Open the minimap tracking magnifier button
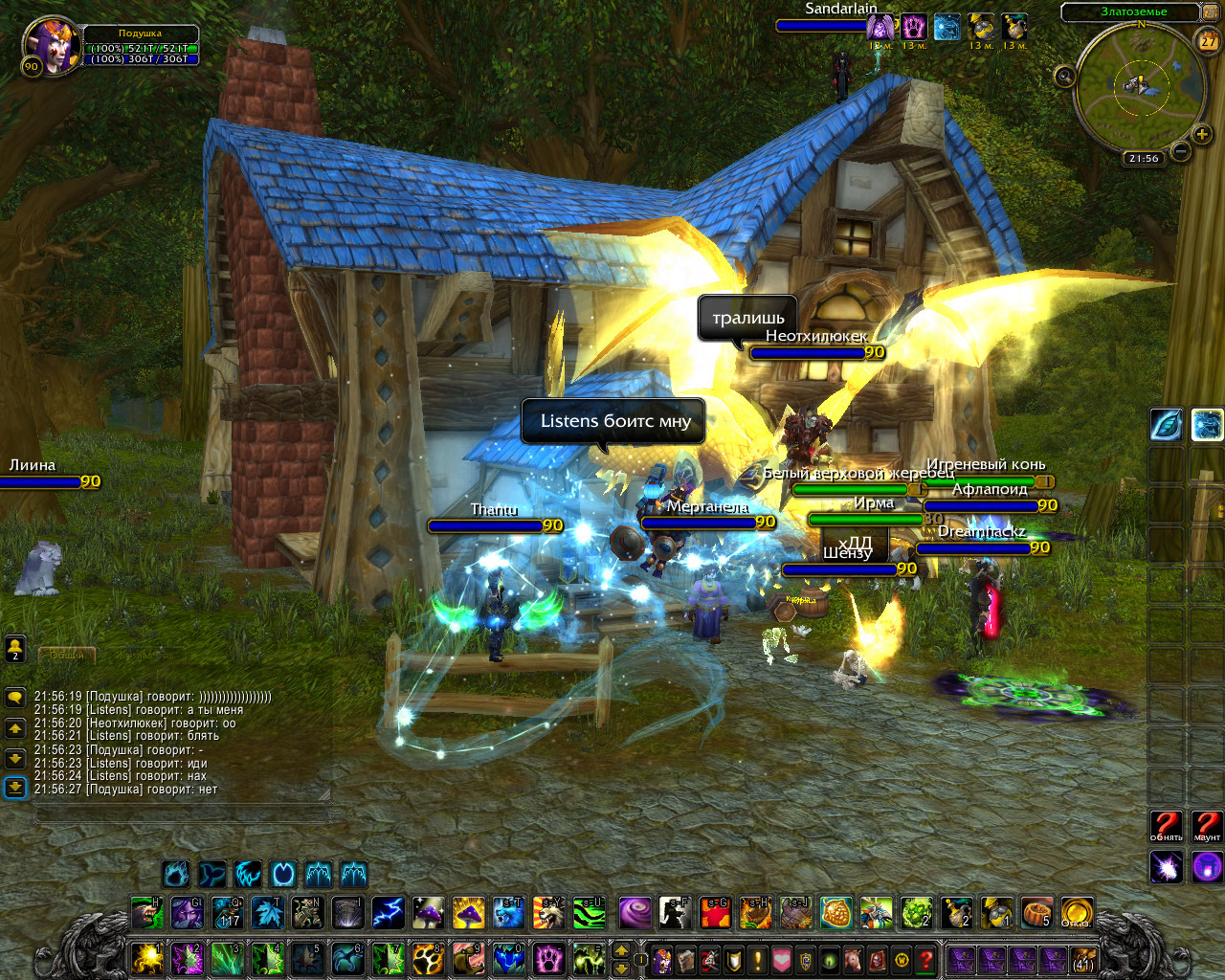The image size is (1225, 980). pyautogui.click(x=1064, y=77)
